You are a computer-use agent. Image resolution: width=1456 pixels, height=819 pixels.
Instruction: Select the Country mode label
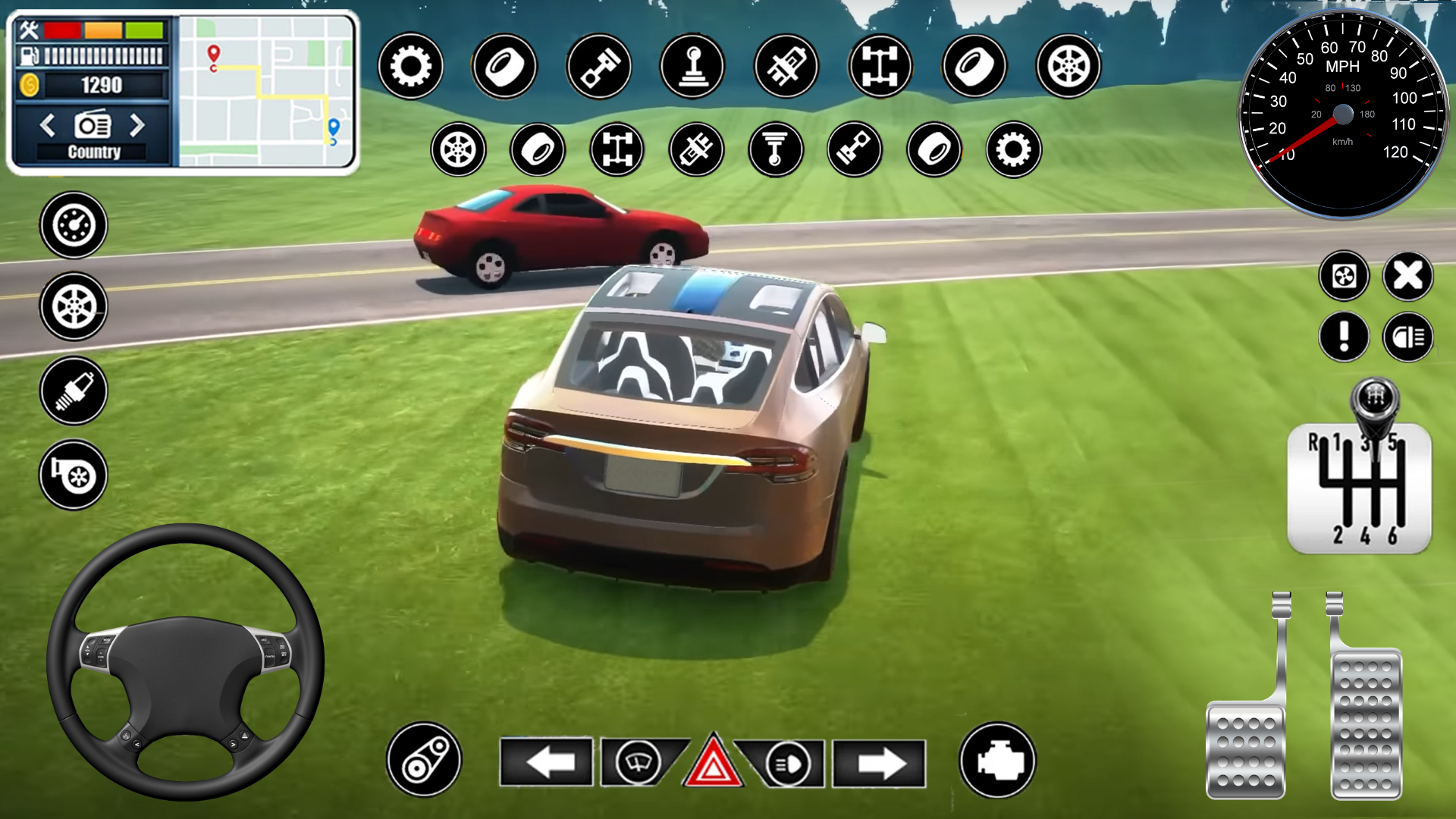[93, 152]
